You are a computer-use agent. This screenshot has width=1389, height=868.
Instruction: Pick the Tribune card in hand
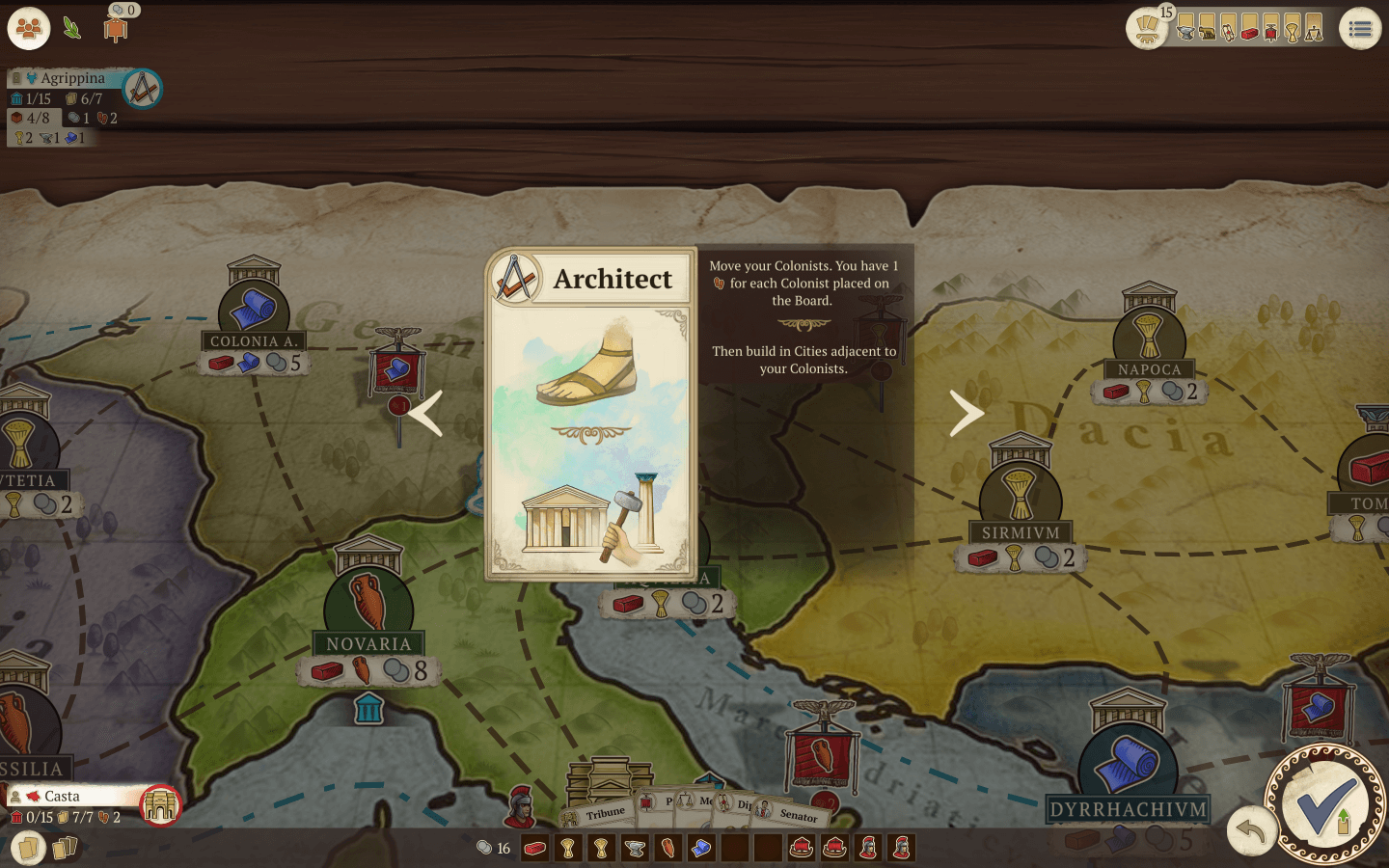pyautogui.click(x=605, y=813)
